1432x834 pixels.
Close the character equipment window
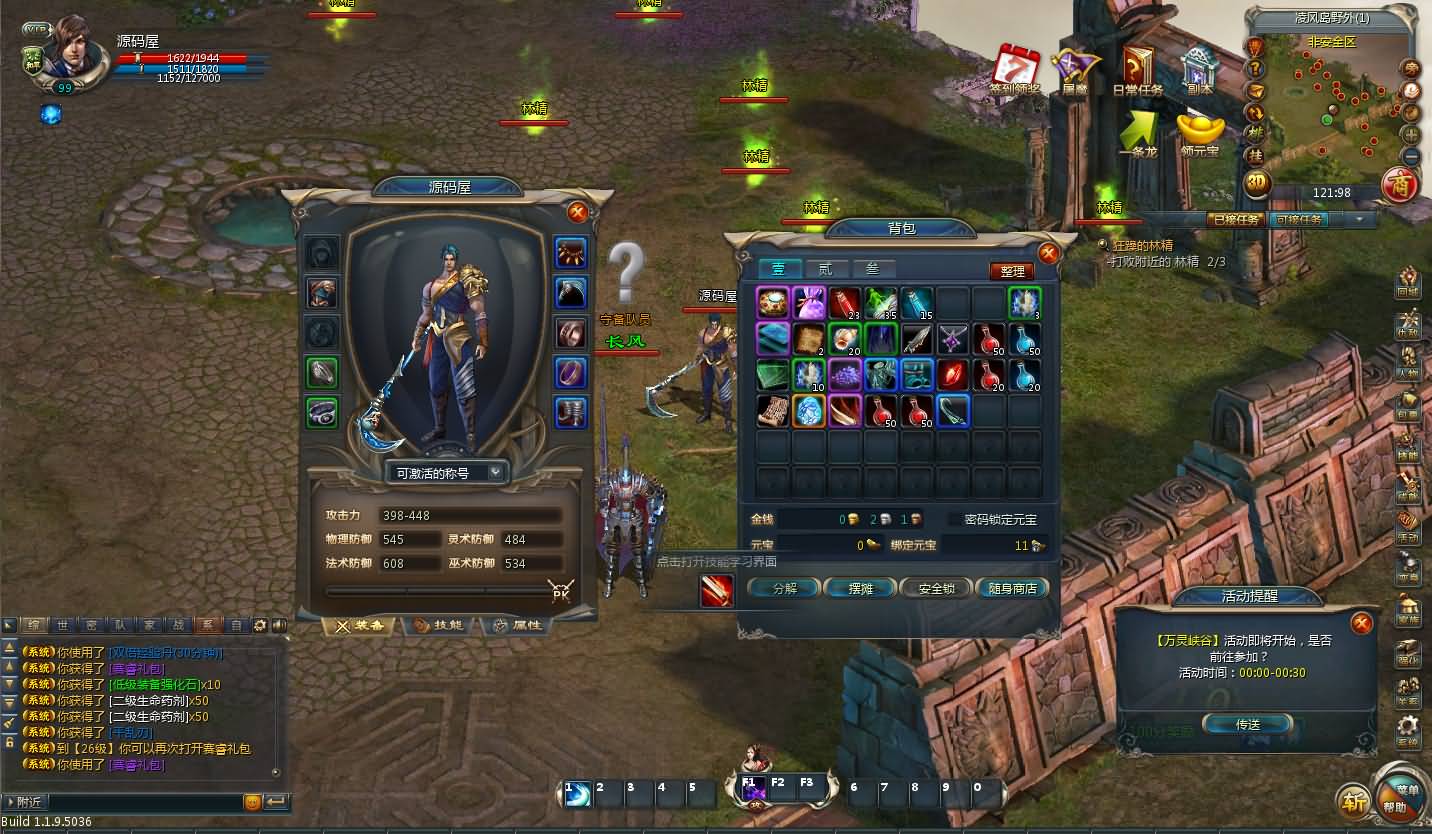577,212
